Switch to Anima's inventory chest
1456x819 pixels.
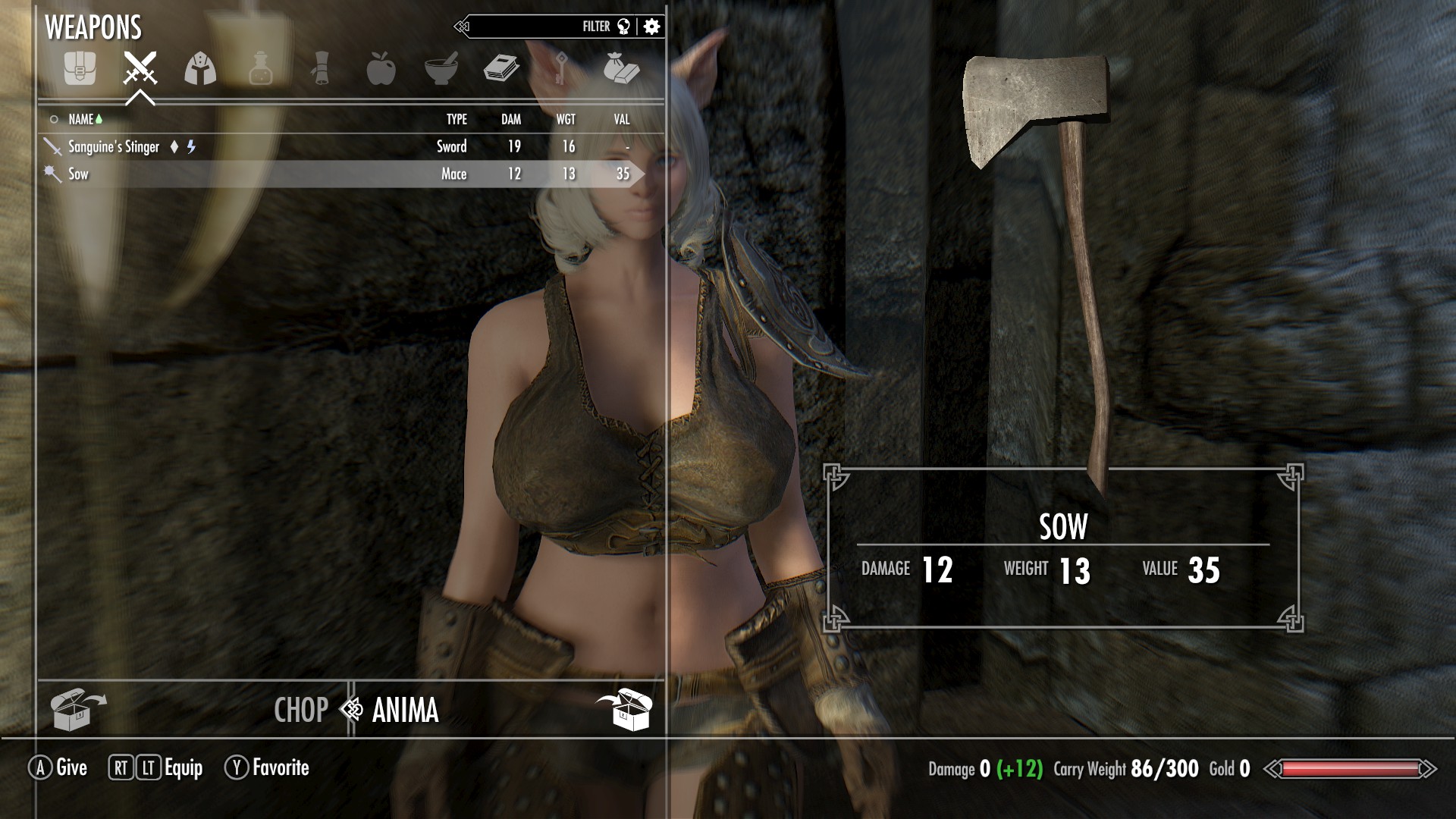point(624,709)
